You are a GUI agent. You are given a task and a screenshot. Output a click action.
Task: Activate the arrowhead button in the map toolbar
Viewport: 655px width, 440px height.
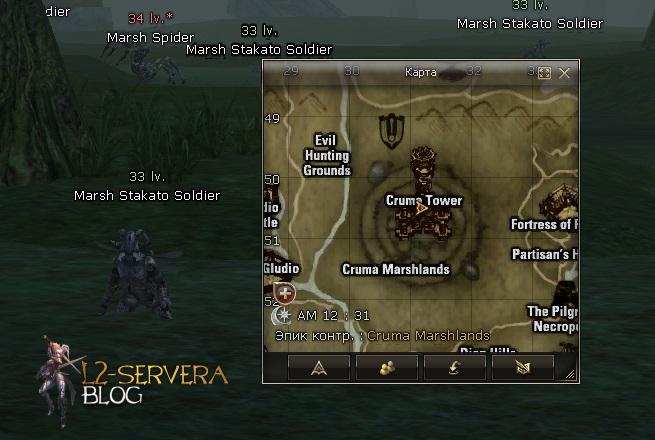click(x=320, y=369)
